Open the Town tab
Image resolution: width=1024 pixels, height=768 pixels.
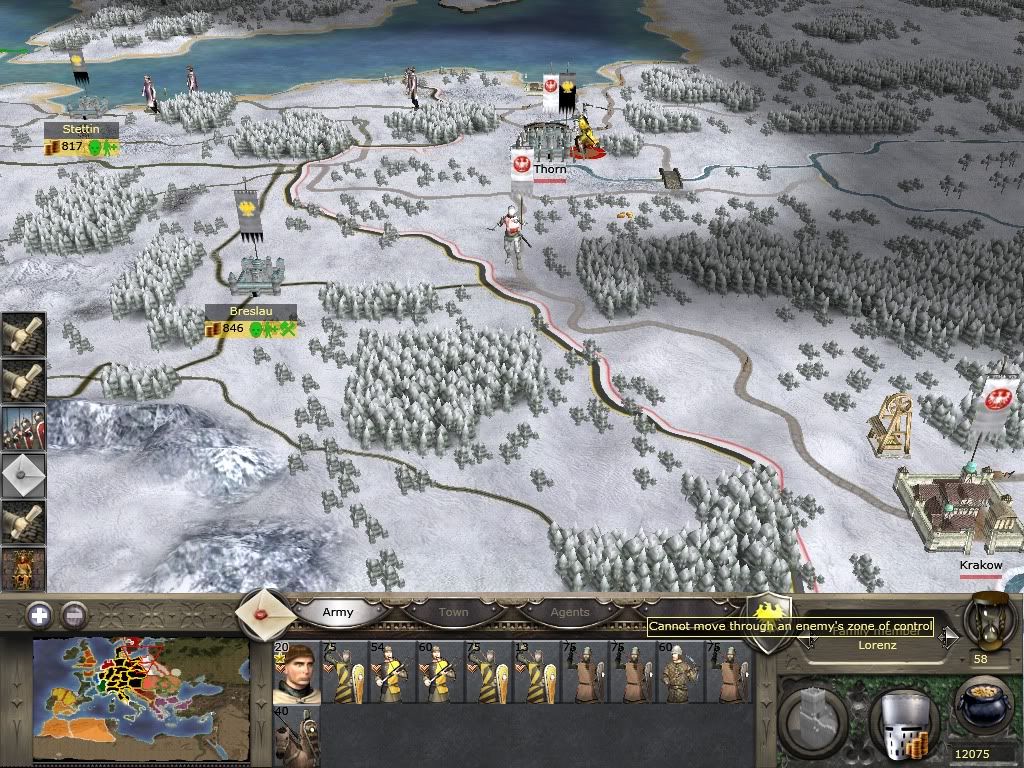coord(453,612)
